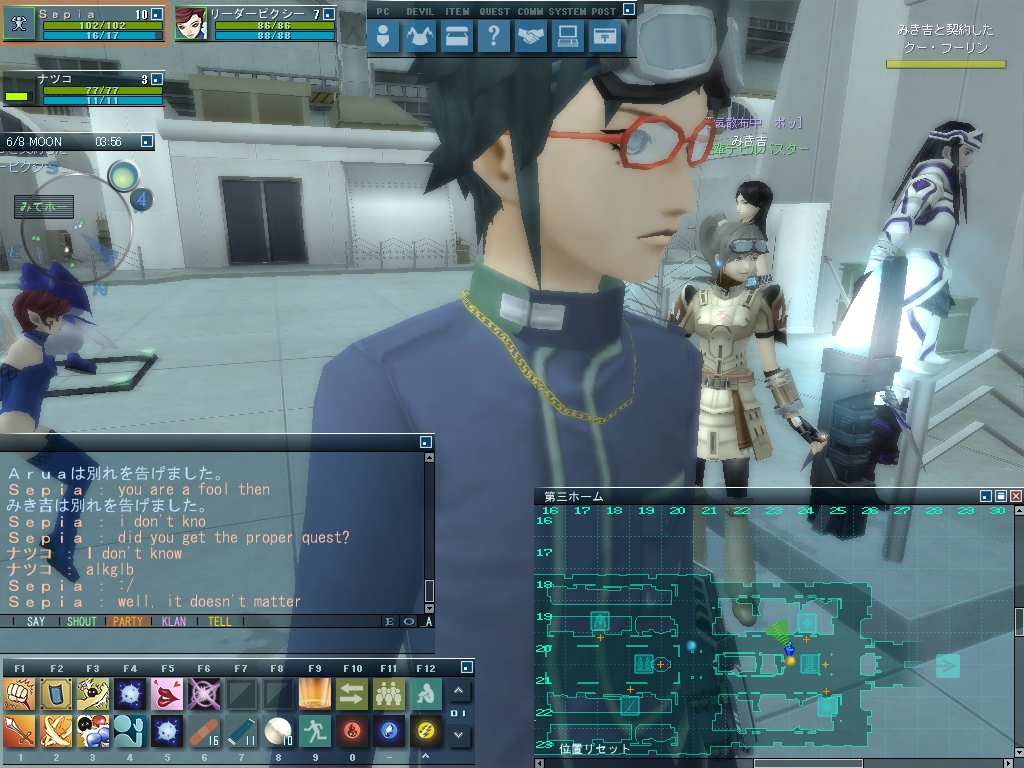Switch hotbar page with the down arrow
Image resolution: width=1024 pixels, height=768 pixels.
459,735
